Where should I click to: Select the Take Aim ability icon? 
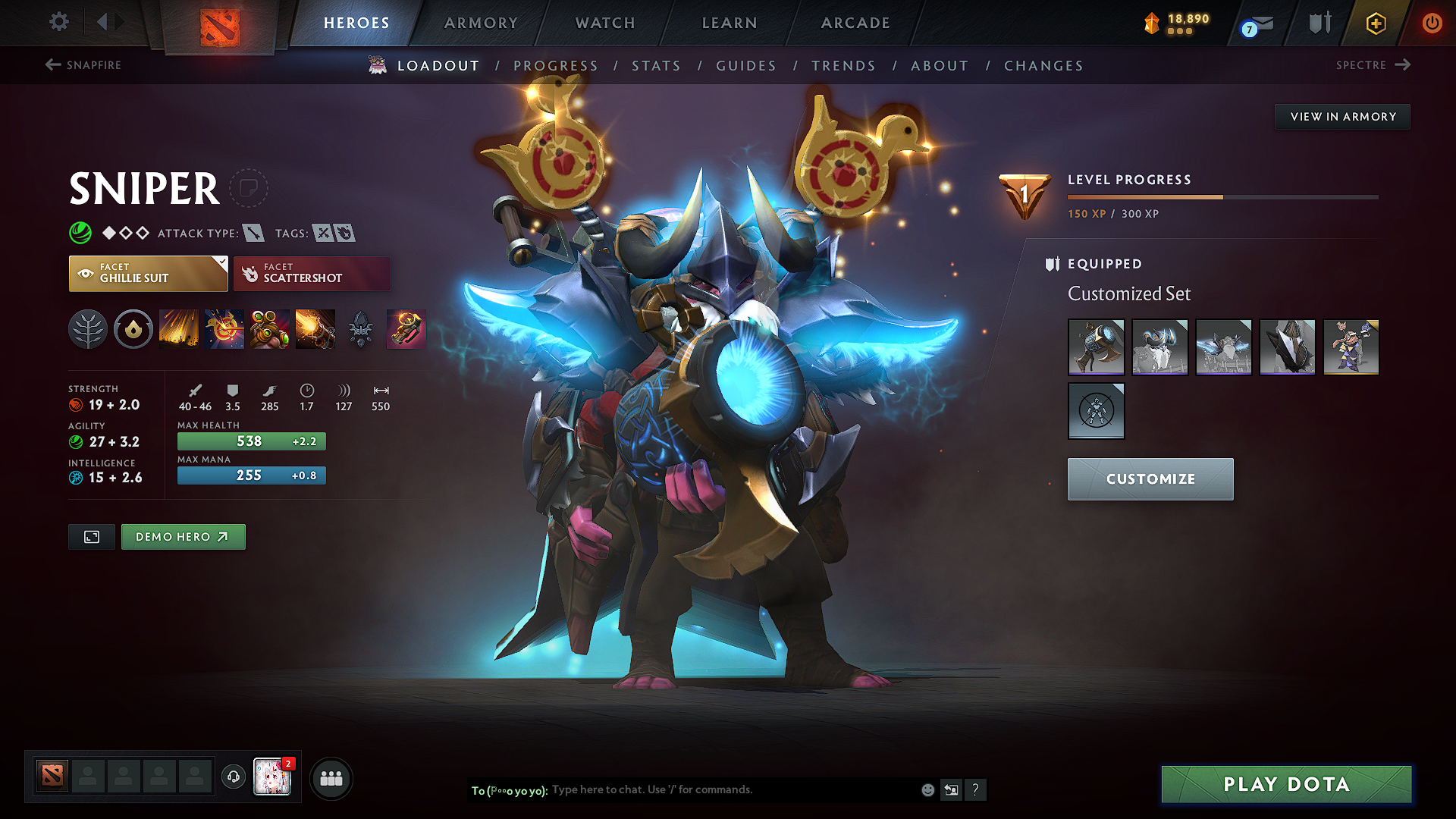(x=270, y=329)
